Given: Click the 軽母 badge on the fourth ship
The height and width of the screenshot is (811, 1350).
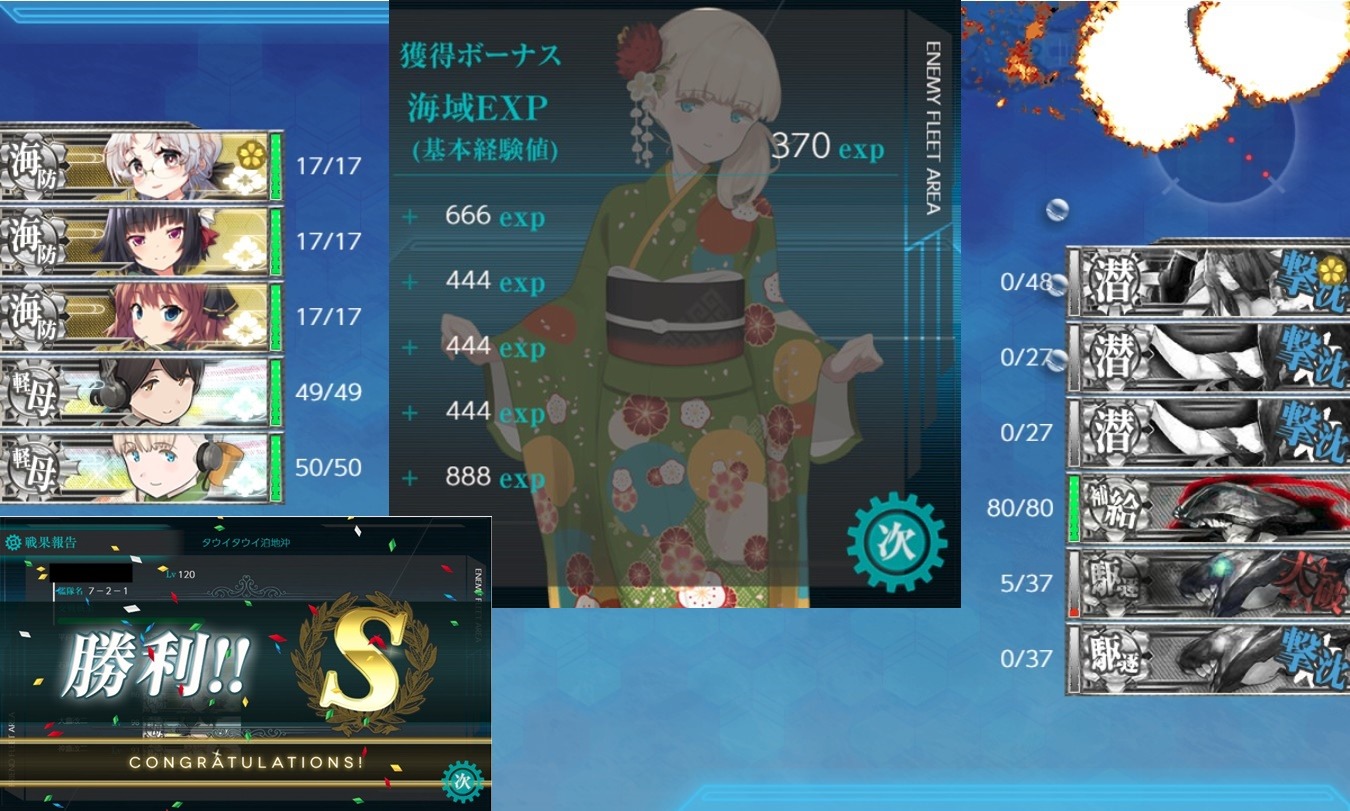Looking at the screenshot, I should 31,392.
